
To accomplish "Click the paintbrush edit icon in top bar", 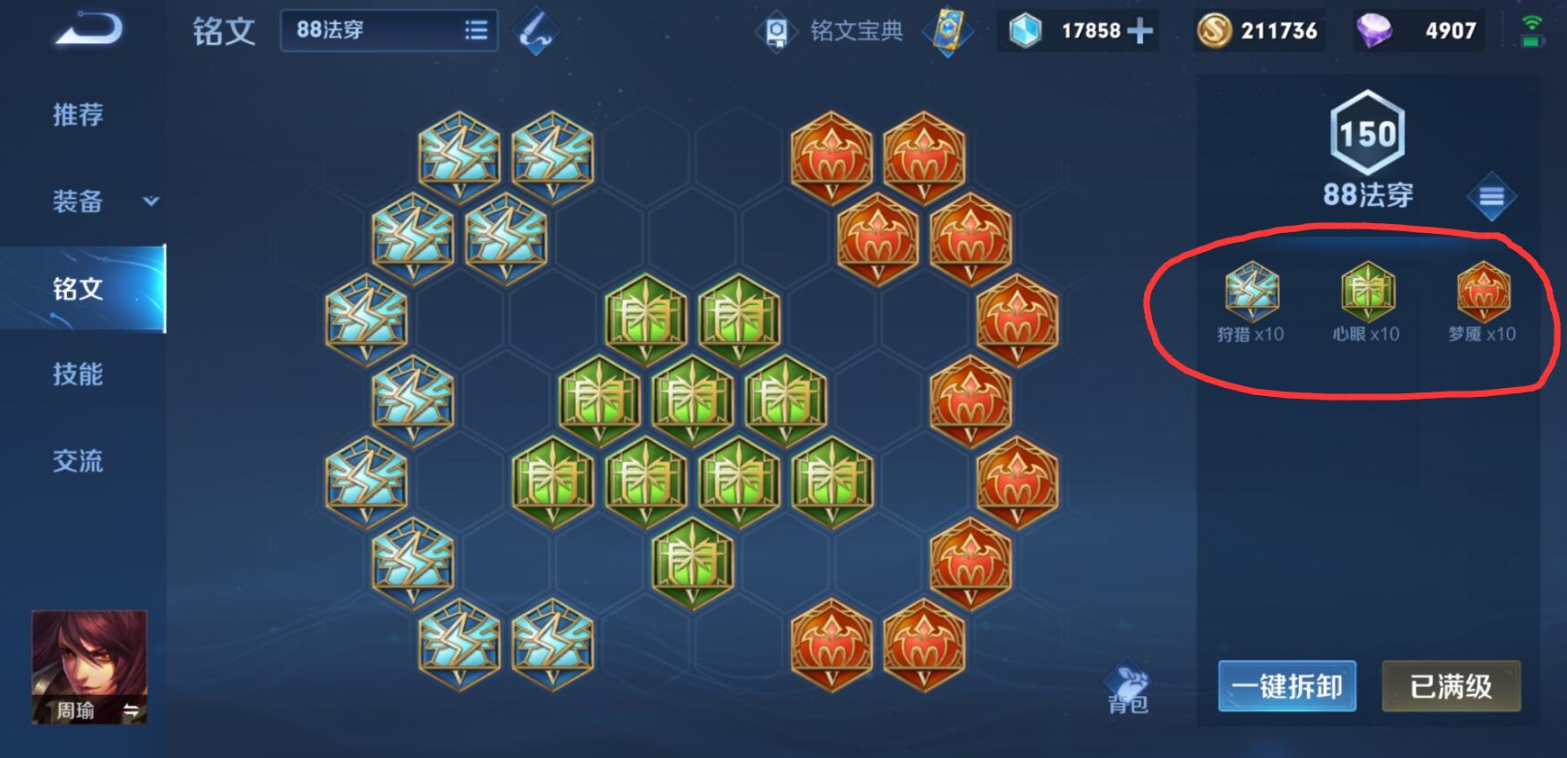I will pyautogui.click(x=534, y=29).
